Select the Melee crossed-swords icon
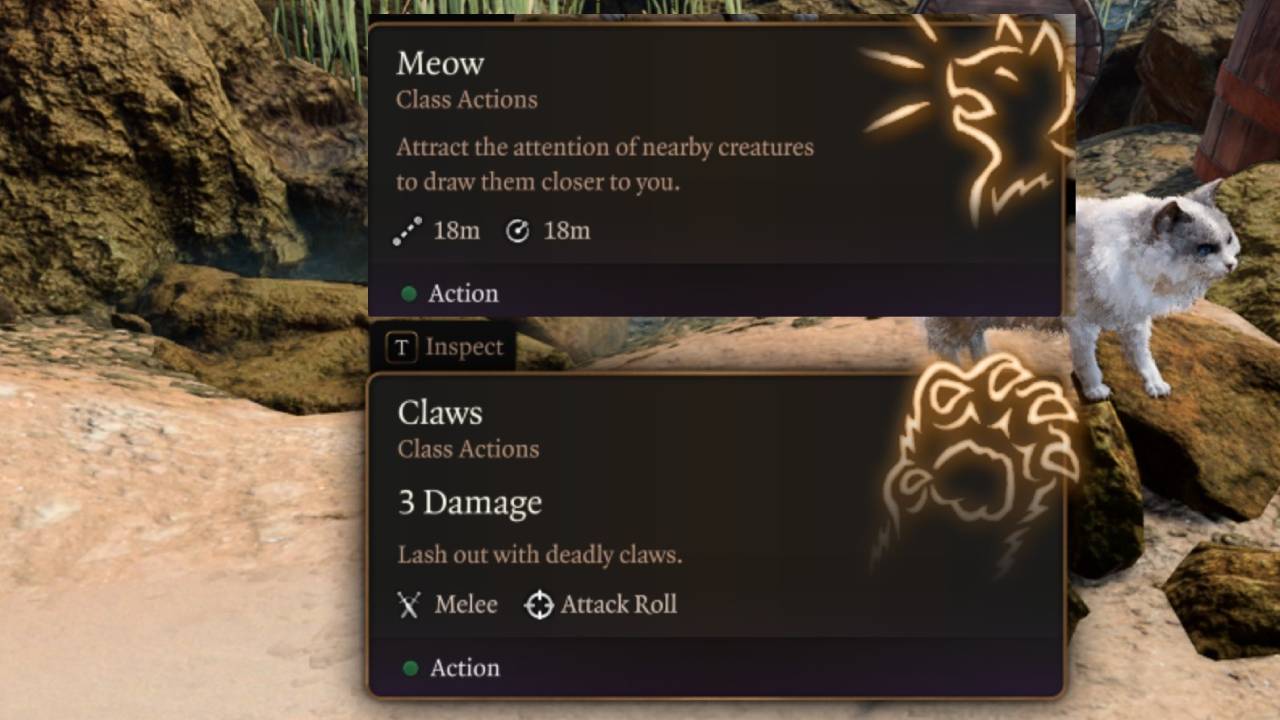 (408, 604)
